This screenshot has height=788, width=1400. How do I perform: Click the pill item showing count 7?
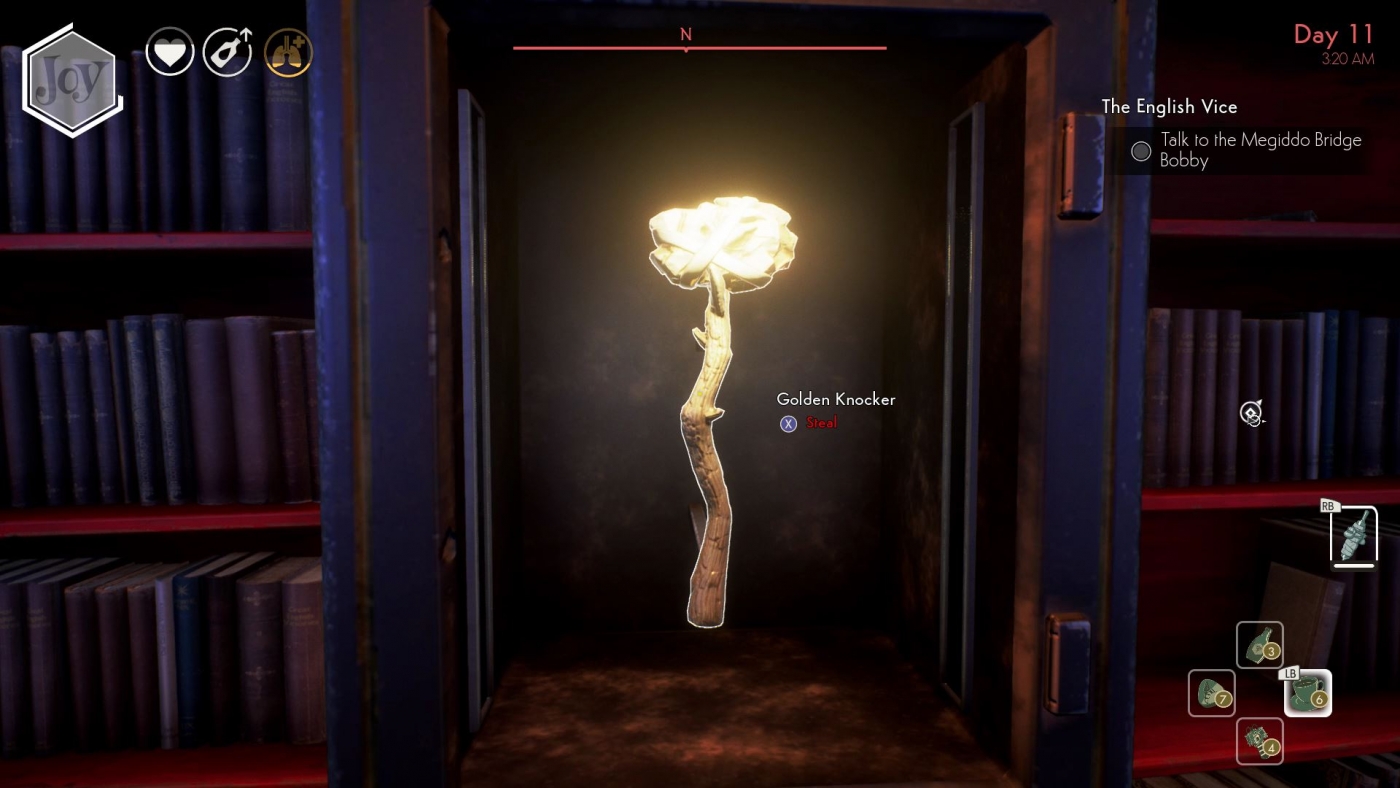pyautogui.click(x=1211, y=693)
